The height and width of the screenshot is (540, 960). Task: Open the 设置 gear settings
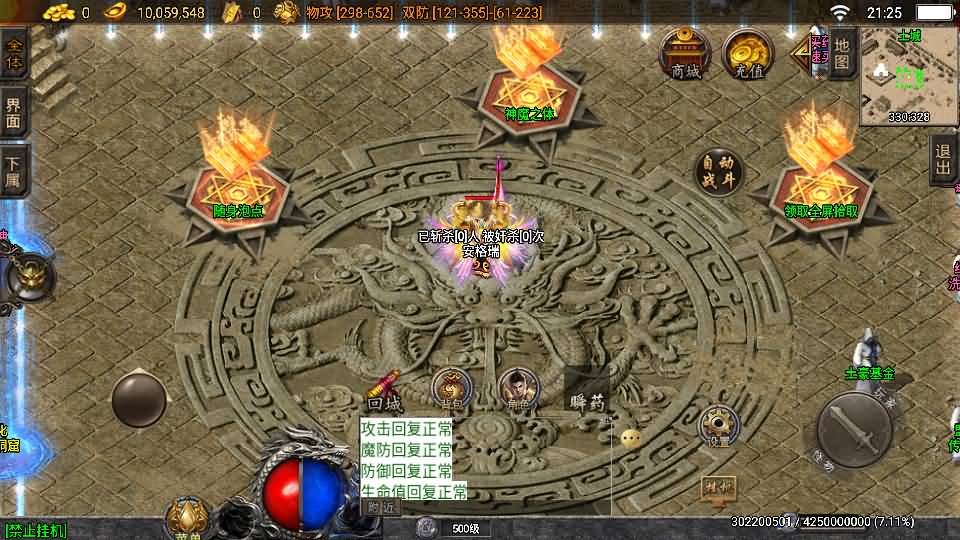click(x=719, y=426)
